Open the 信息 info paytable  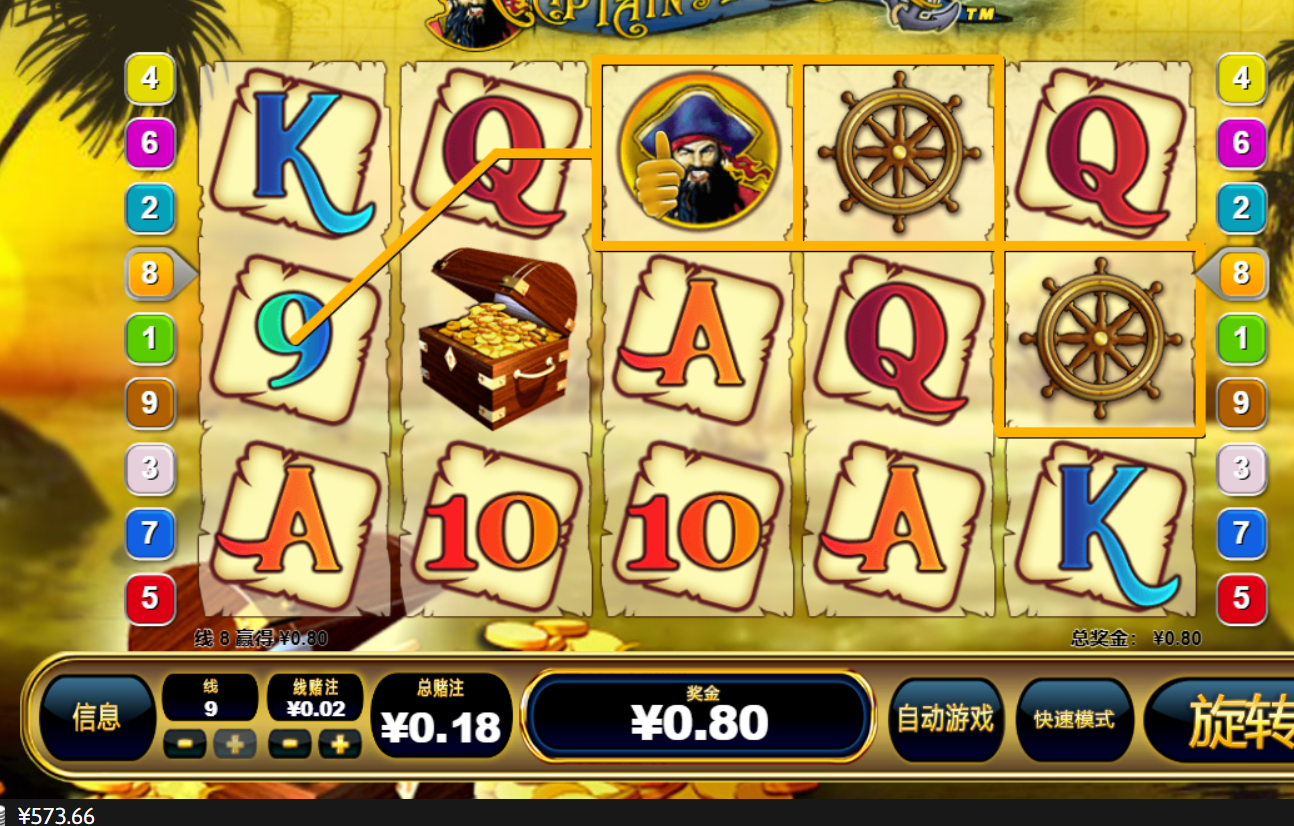97,717
